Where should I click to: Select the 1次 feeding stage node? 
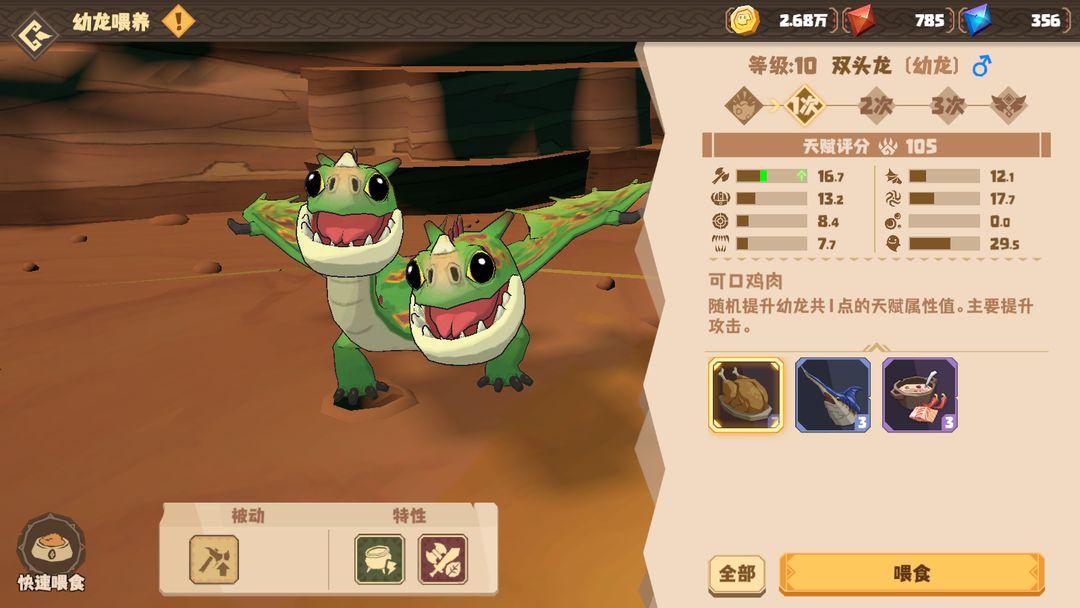pyautogui.click(x=805, y=104)
